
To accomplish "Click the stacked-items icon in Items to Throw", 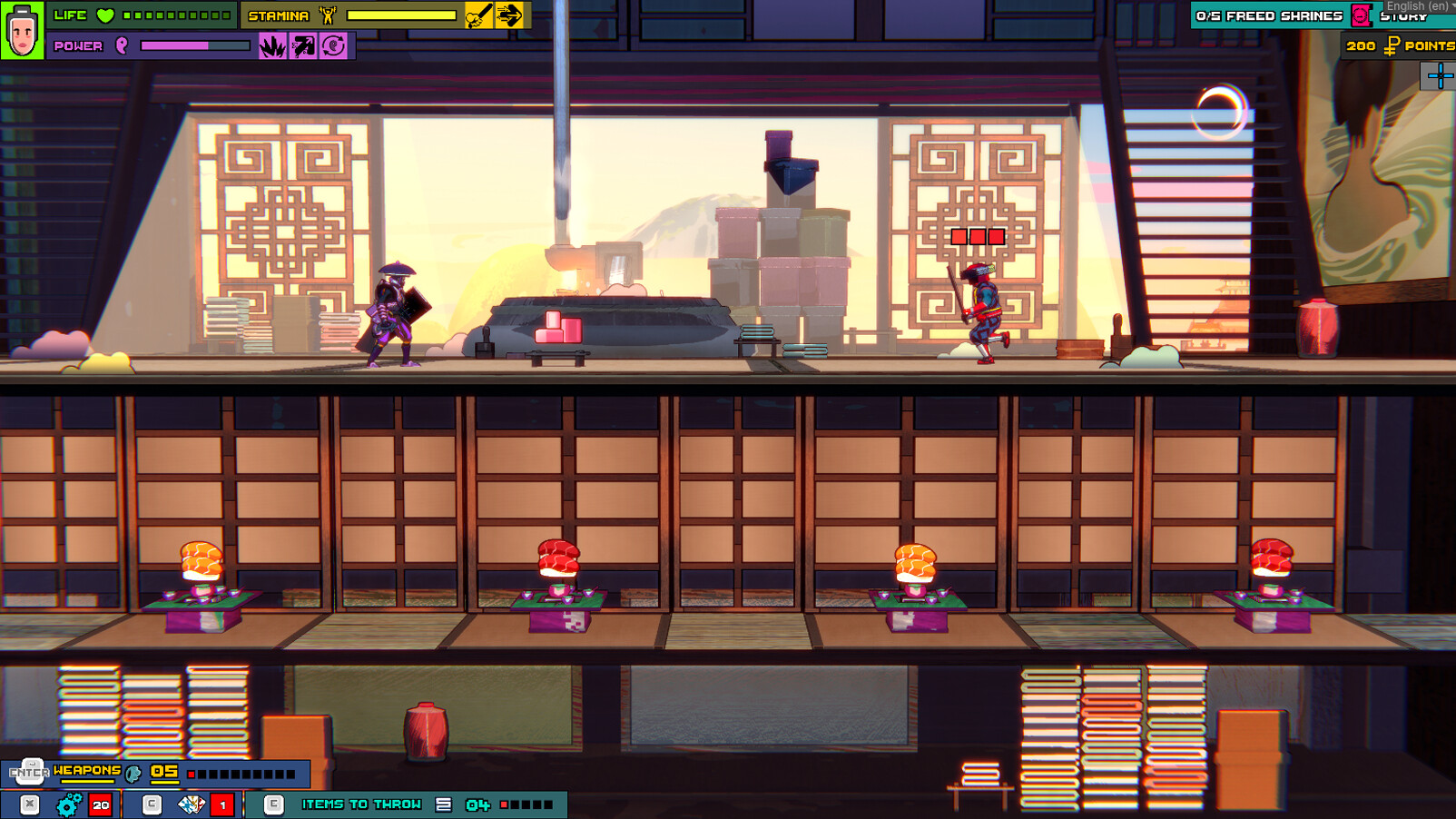I will (443, 804).
